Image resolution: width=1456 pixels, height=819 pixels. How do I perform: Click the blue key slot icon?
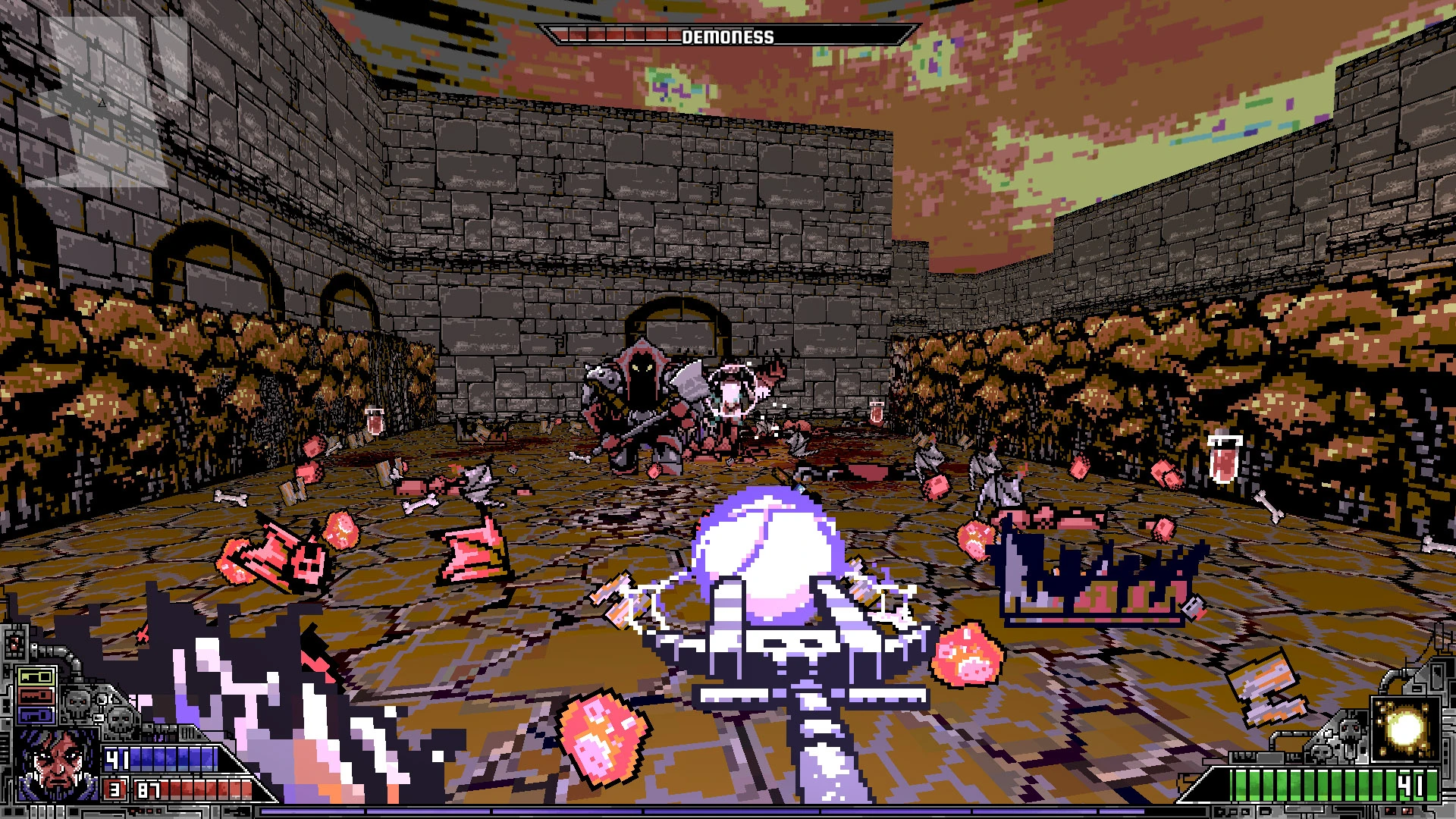pos(36,713)
